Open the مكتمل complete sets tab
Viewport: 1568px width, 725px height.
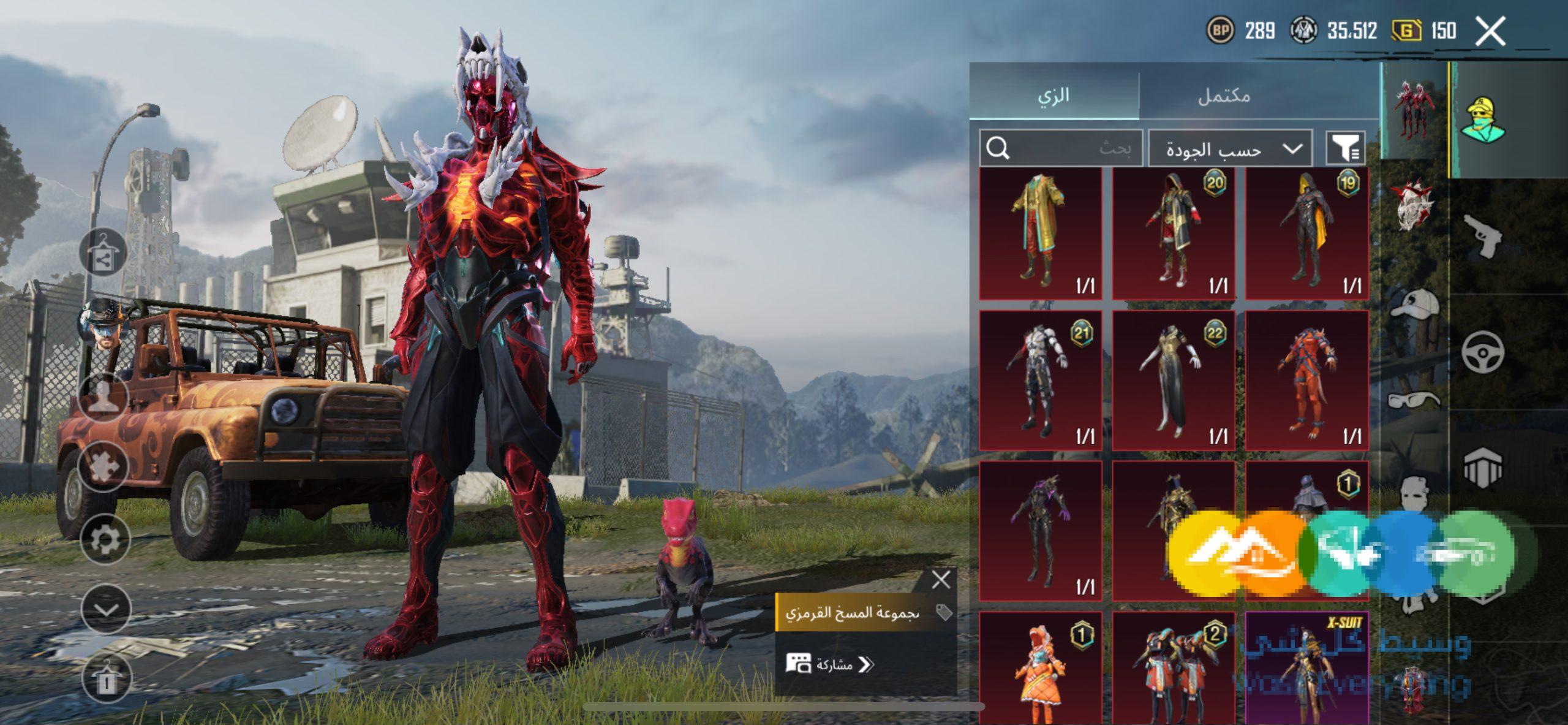click(x=1224, y=96)
